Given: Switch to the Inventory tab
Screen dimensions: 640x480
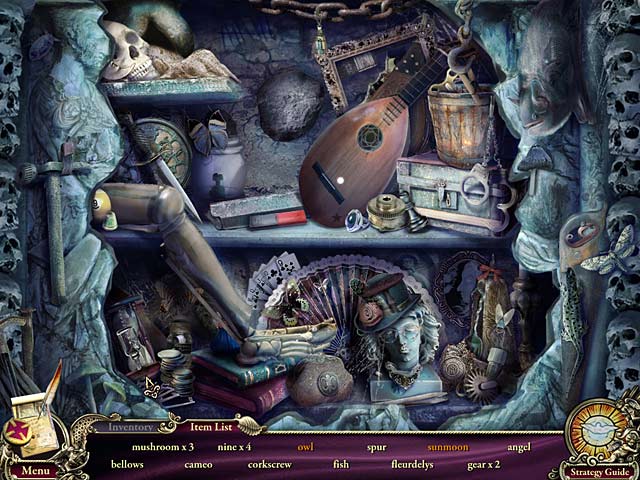Looking at the screenshot, I should click(x=131, y=427).
